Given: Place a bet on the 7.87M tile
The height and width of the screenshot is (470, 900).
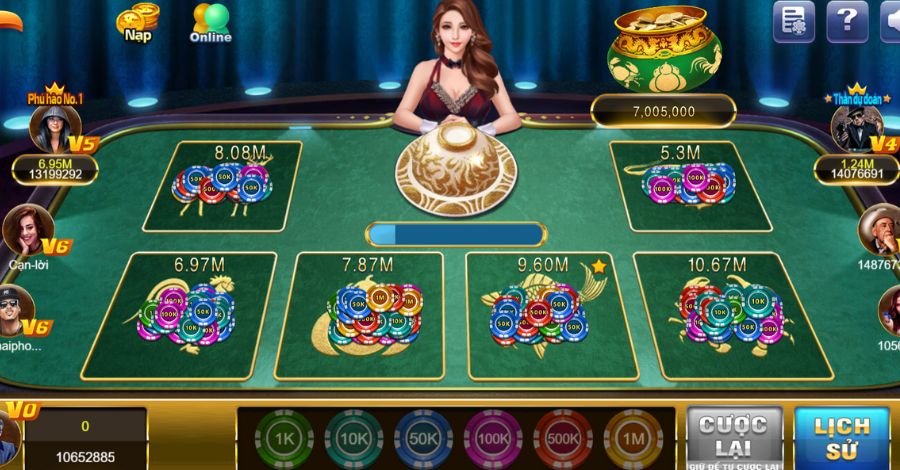Looking at the screenshot, I should (x=361, y=315).
